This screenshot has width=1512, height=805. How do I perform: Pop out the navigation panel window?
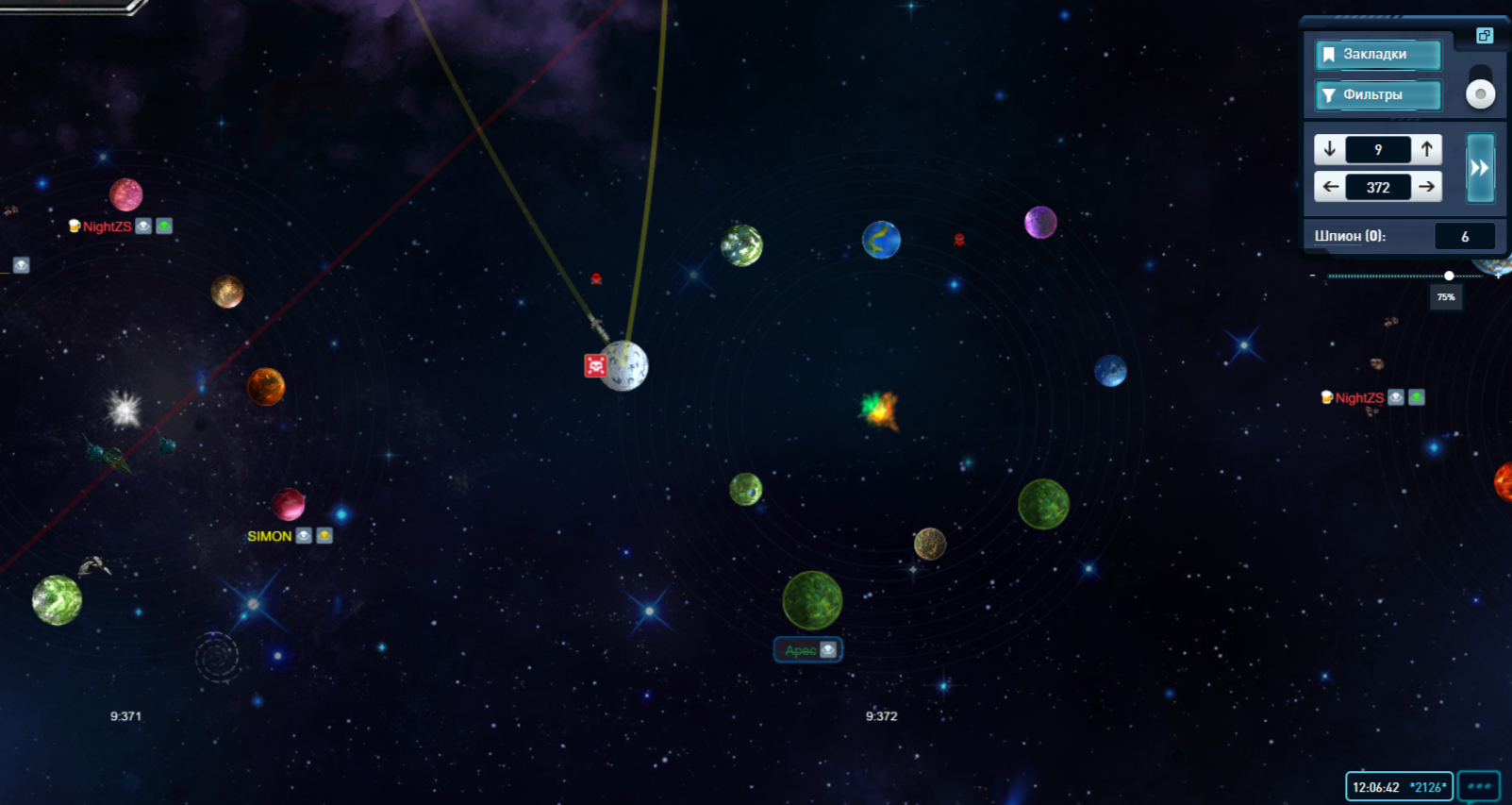pyautogui.click(x=1484, y=36)
